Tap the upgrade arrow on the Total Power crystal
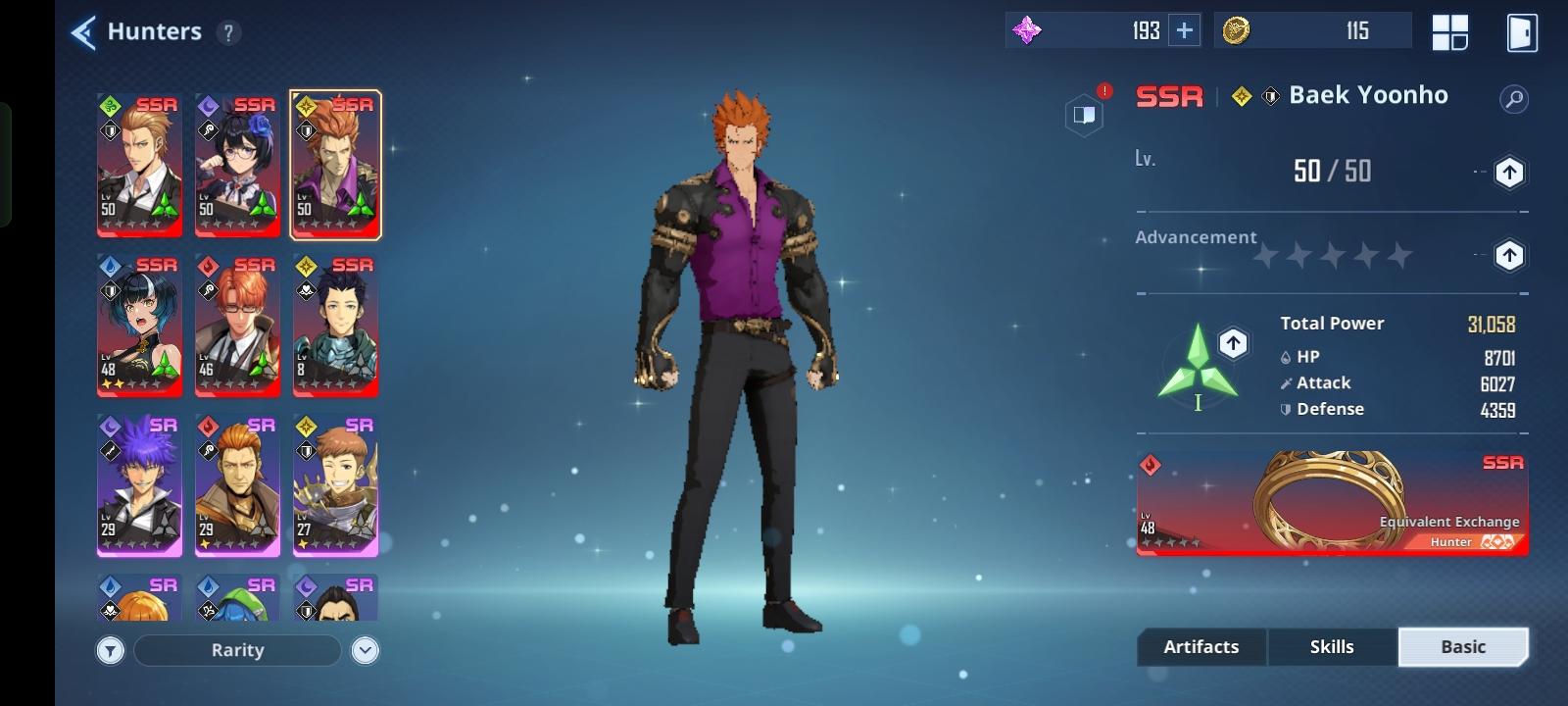Image resolution: width=1568 pixels, height=706 pixels. 1232,343
